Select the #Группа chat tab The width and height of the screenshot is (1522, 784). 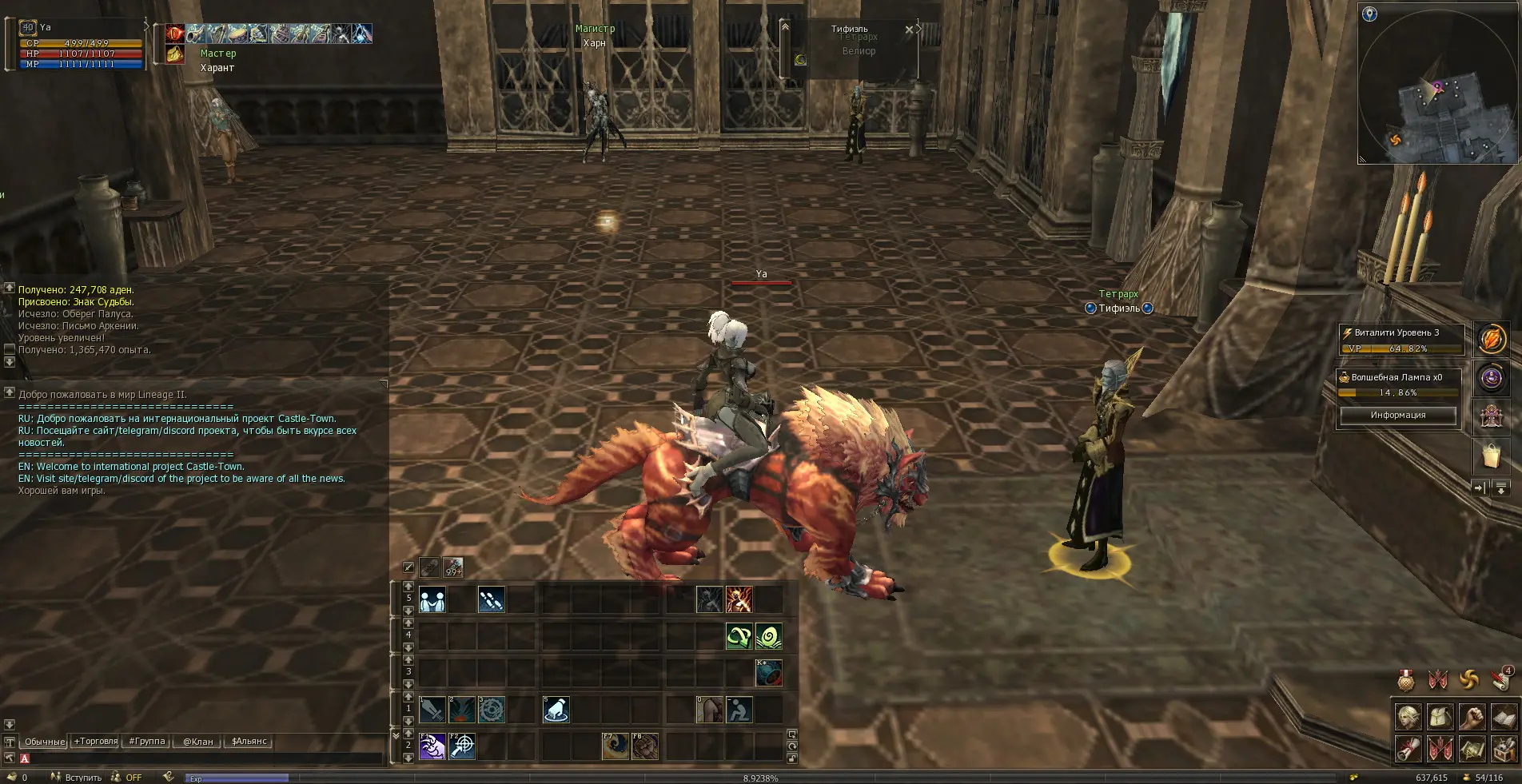pyautogui.click(x=147, y=742)
